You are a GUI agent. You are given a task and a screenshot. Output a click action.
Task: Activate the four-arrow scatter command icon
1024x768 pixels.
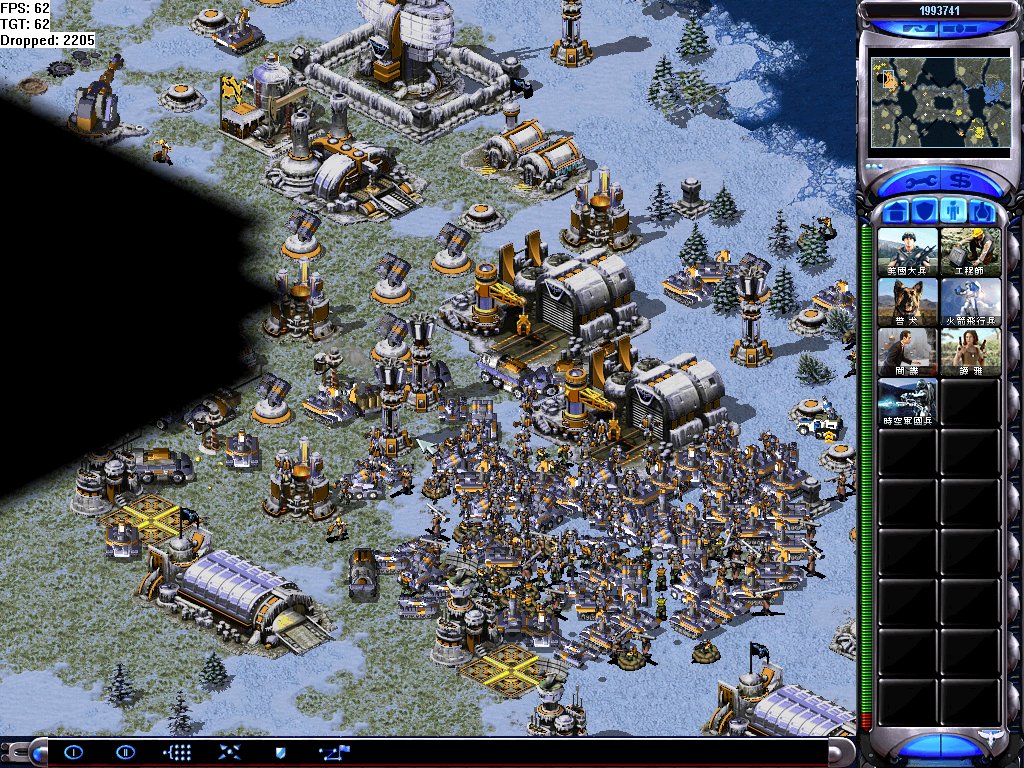[229, 752]
